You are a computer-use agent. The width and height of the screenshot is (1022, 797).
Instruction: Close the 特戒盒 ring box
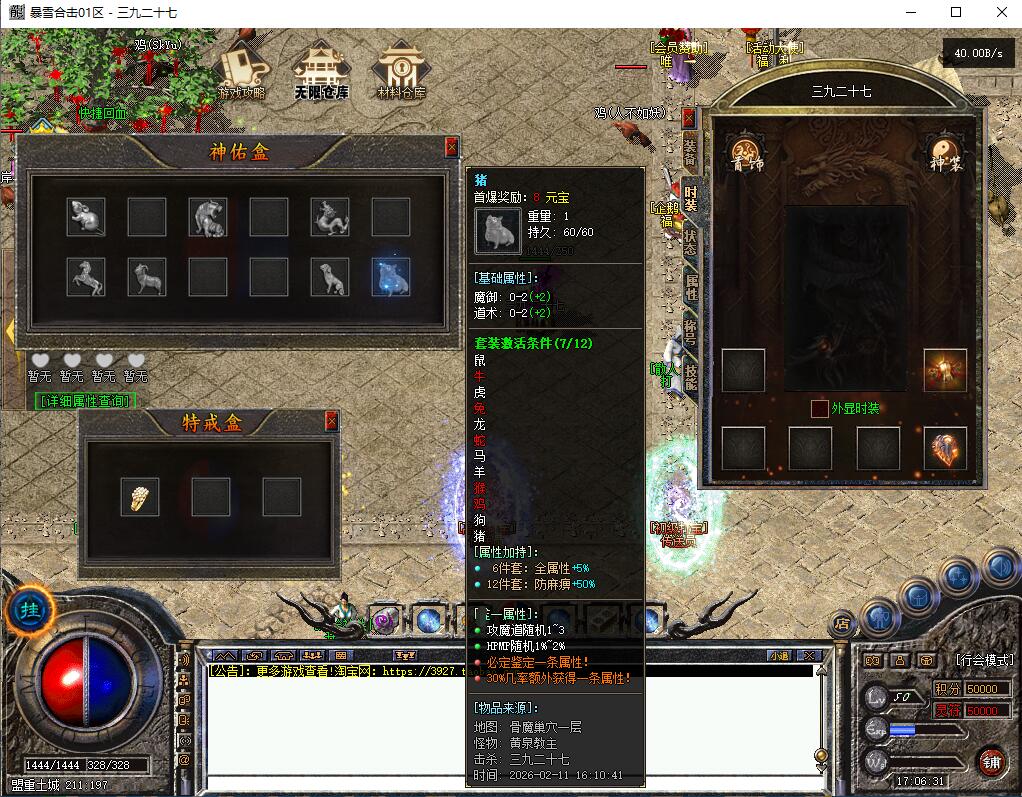point(332,422)
